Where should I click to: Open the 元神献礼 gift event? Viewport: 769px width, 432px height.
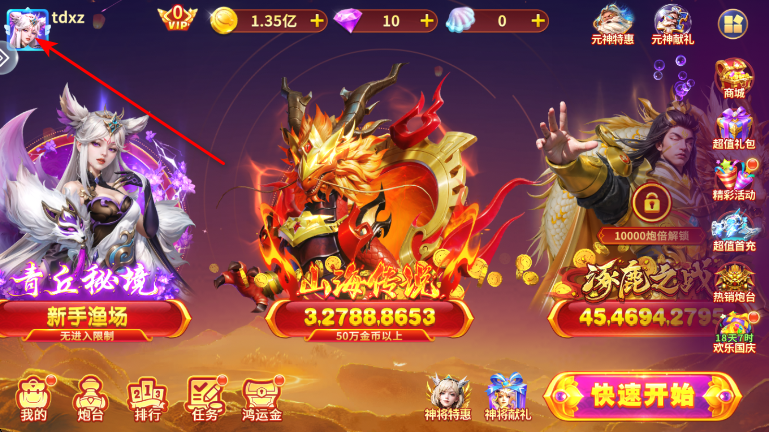coord(672,23)
